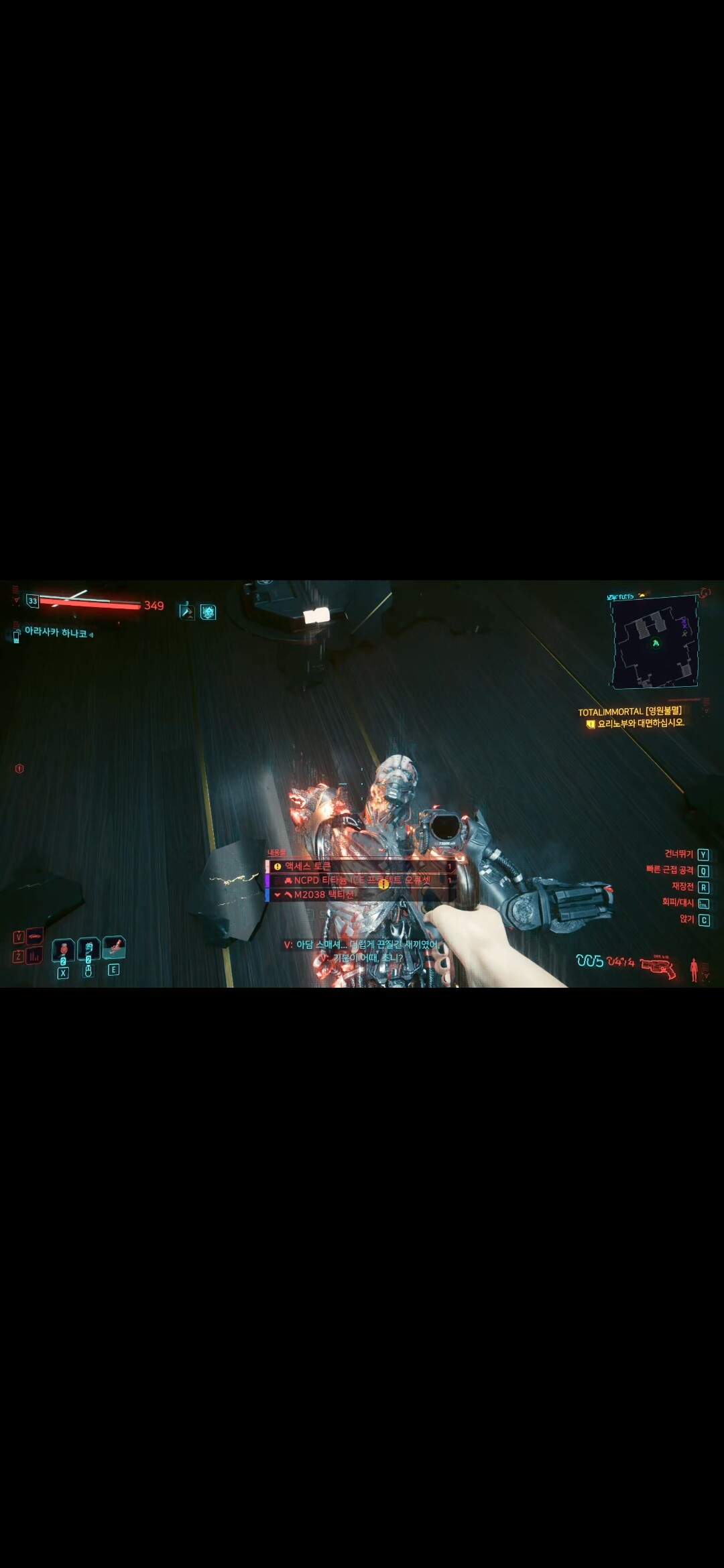This screenshot has width=724, height=1568.
Task: Use the healing inhaler quick slot
Action: tap(88, 950)
